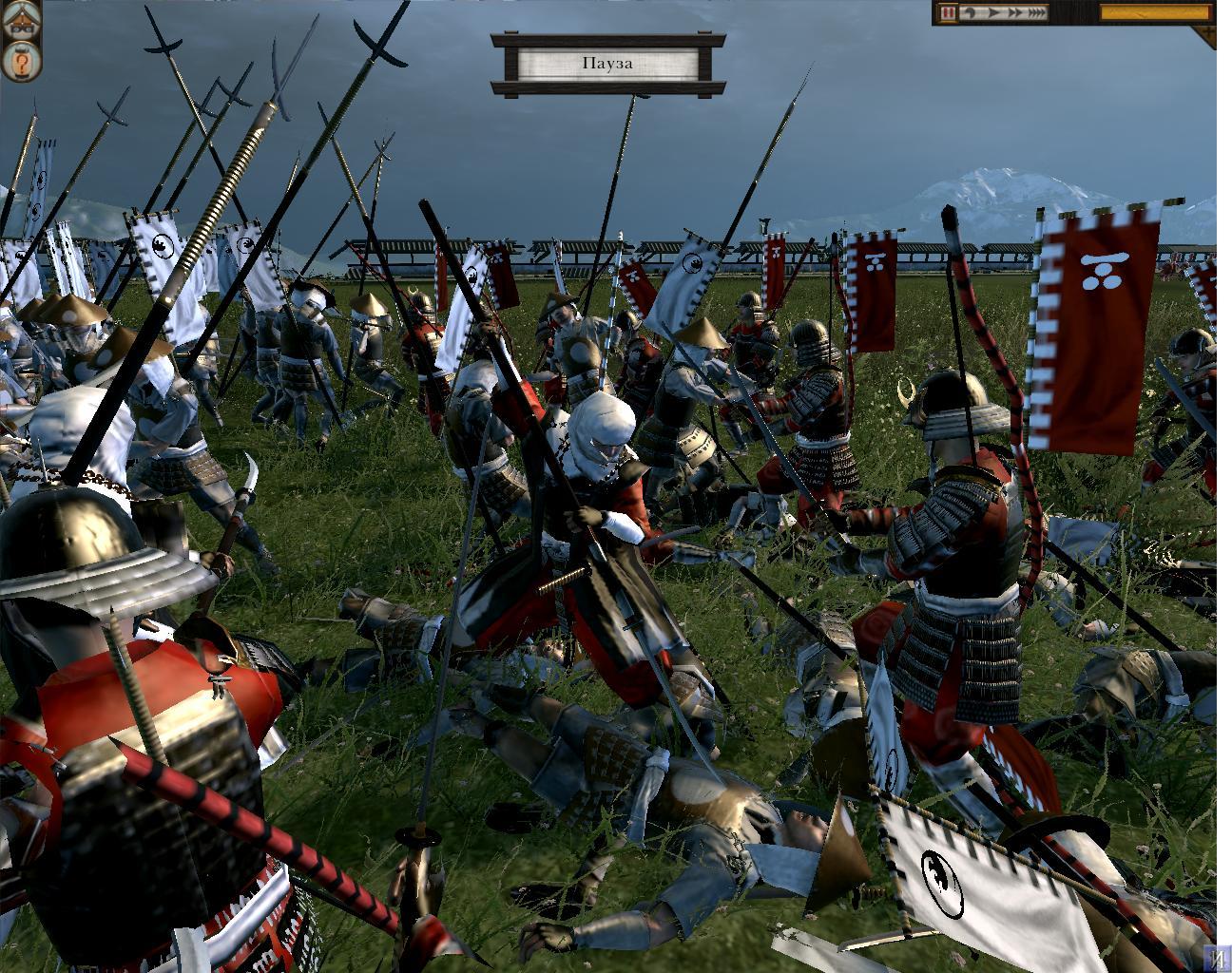This screenshot has height=973, width=1232.
Task: Click the red pause button
Action: click(949, 13)
